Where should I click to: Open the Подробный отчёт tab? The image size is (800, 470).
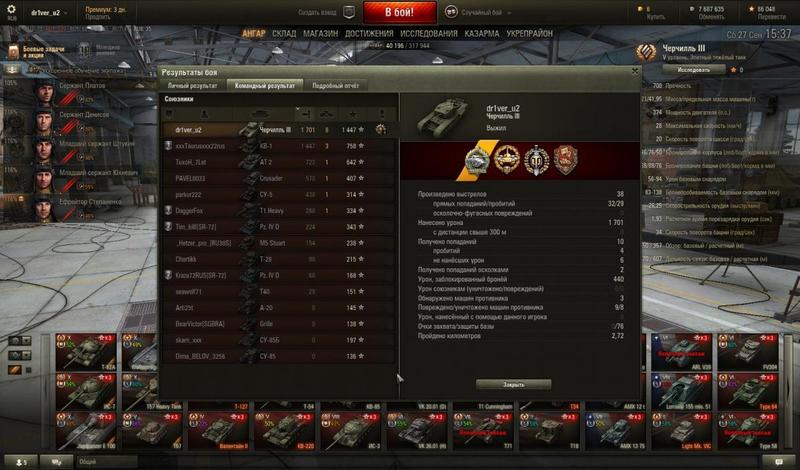pos(334,86)
